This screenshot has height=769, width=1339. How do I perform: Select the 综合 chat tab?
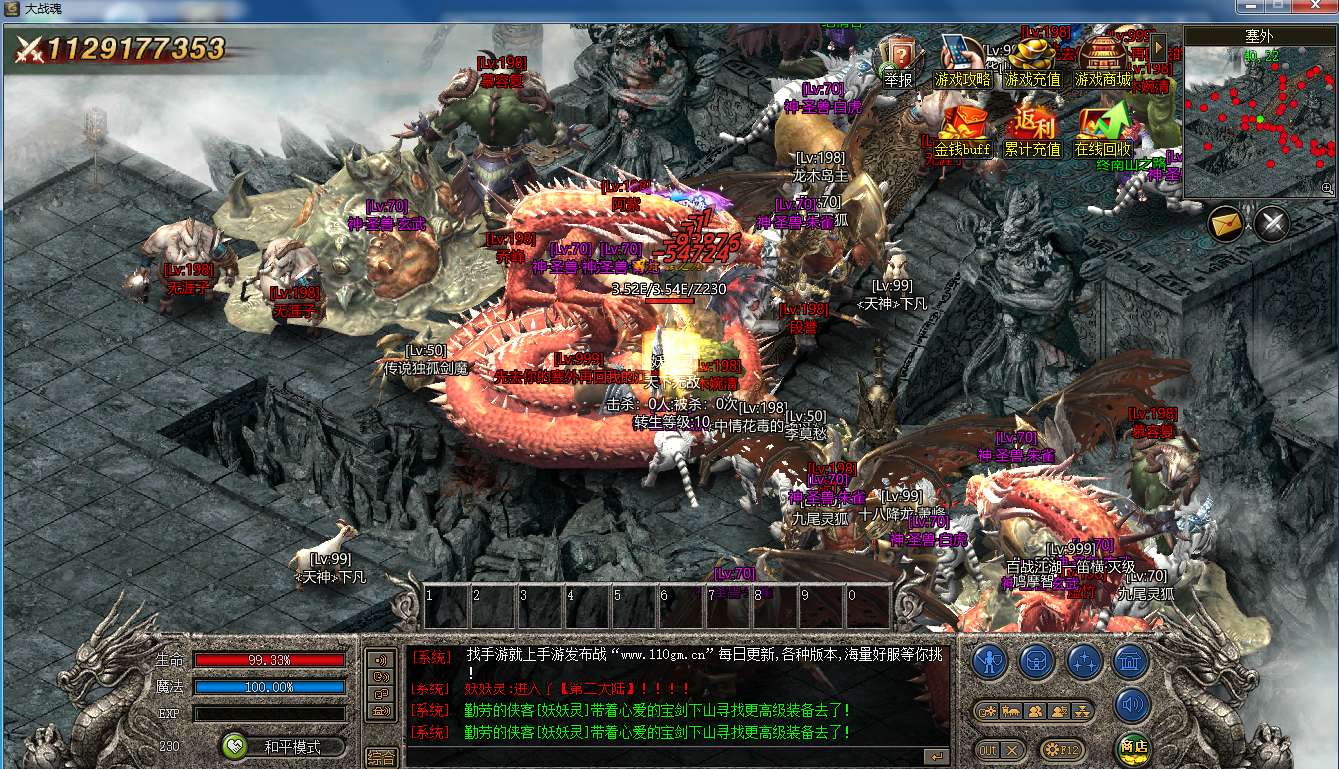point(381,757)
